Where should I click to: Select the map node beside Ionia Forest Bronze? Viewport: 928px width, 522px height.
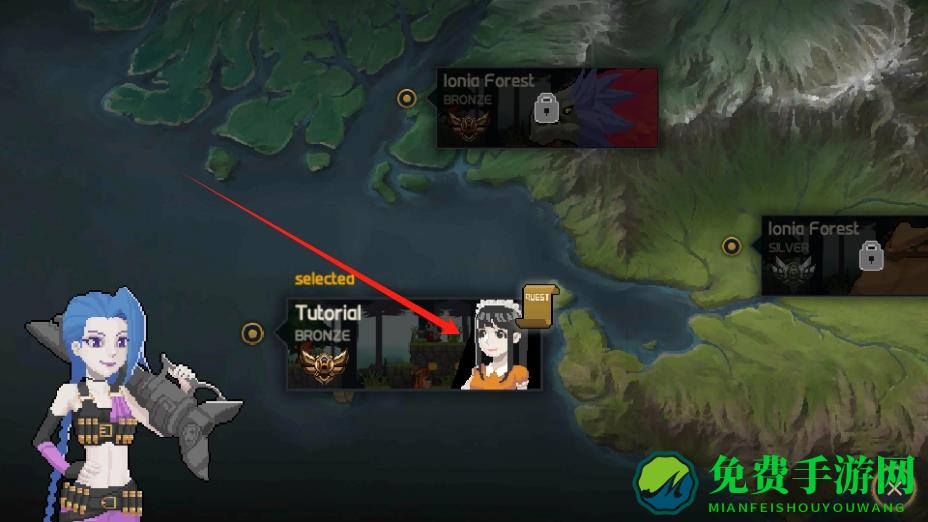click(x=407, y=98)
